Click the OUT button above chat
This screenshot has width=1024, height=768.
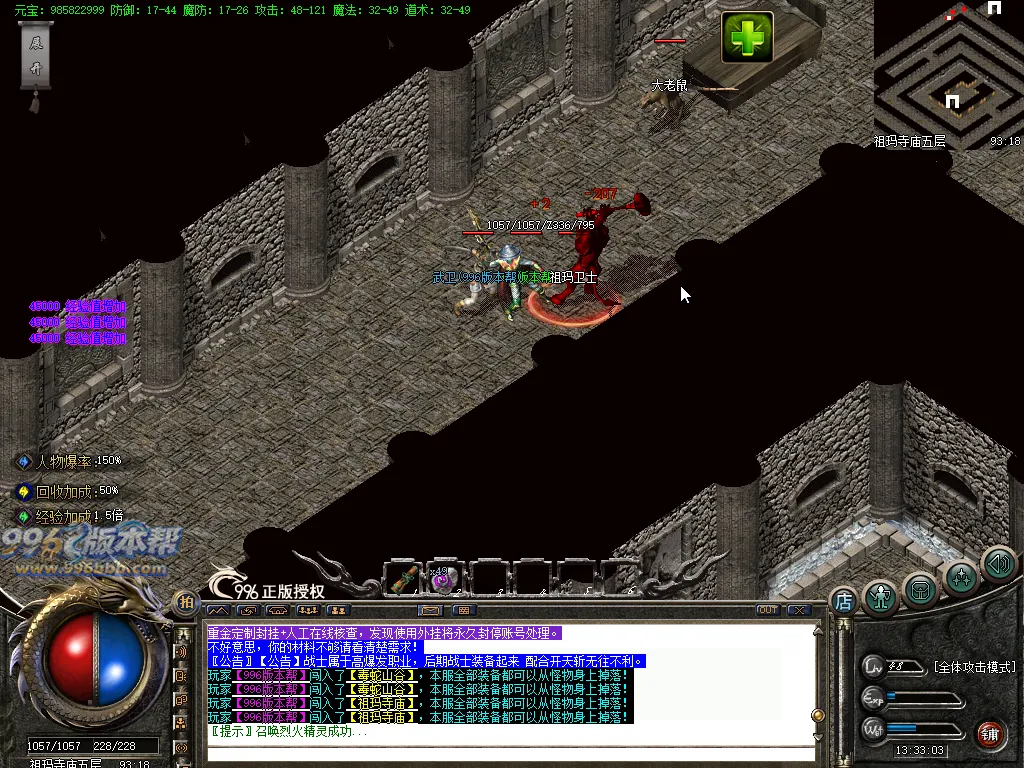pos(767,610)
